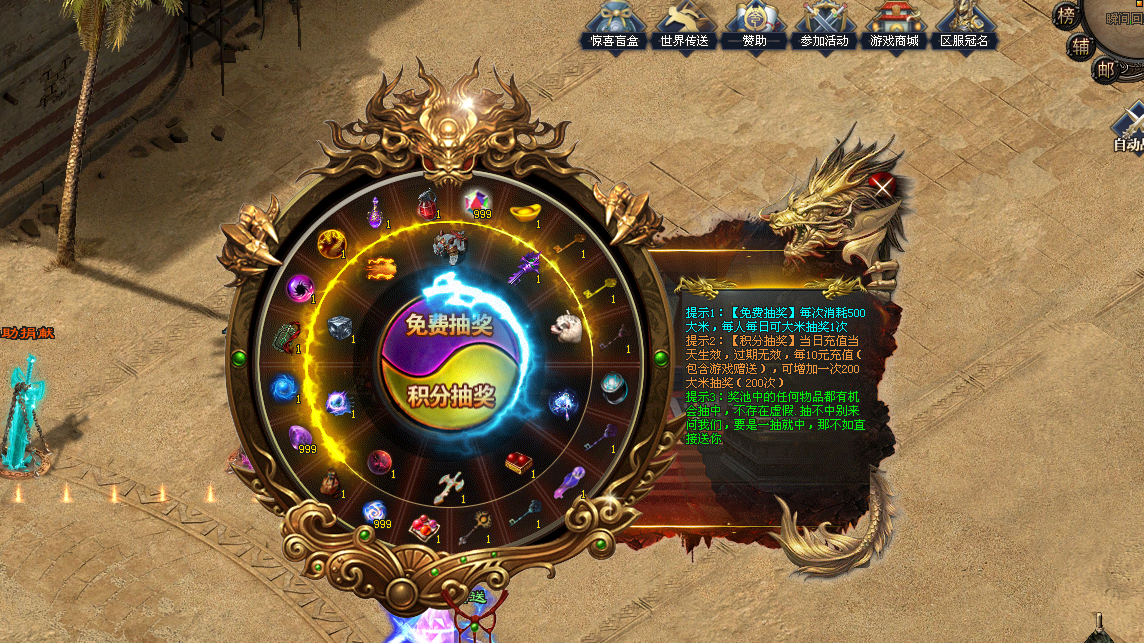Select the rainbow gem prize marked 999

pyautogui.click(x=479, y=202)
